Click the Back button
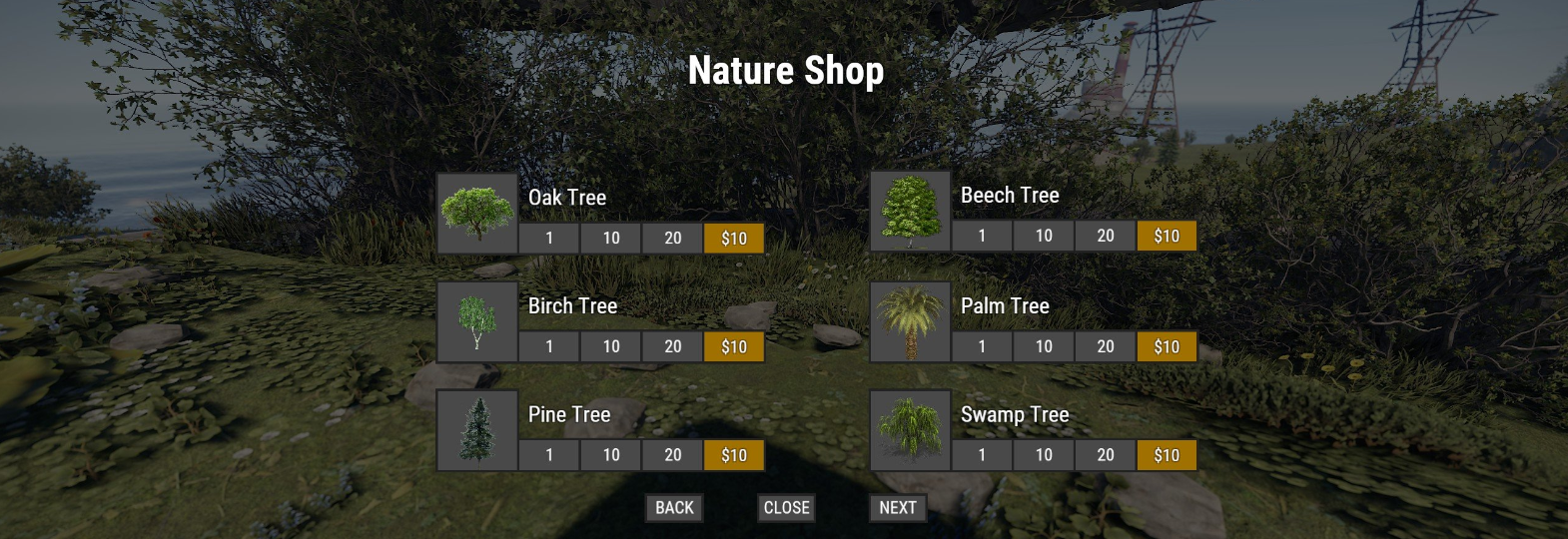Image resolution: width=1568 pixels, height=539 pixels. click(674, 508)
